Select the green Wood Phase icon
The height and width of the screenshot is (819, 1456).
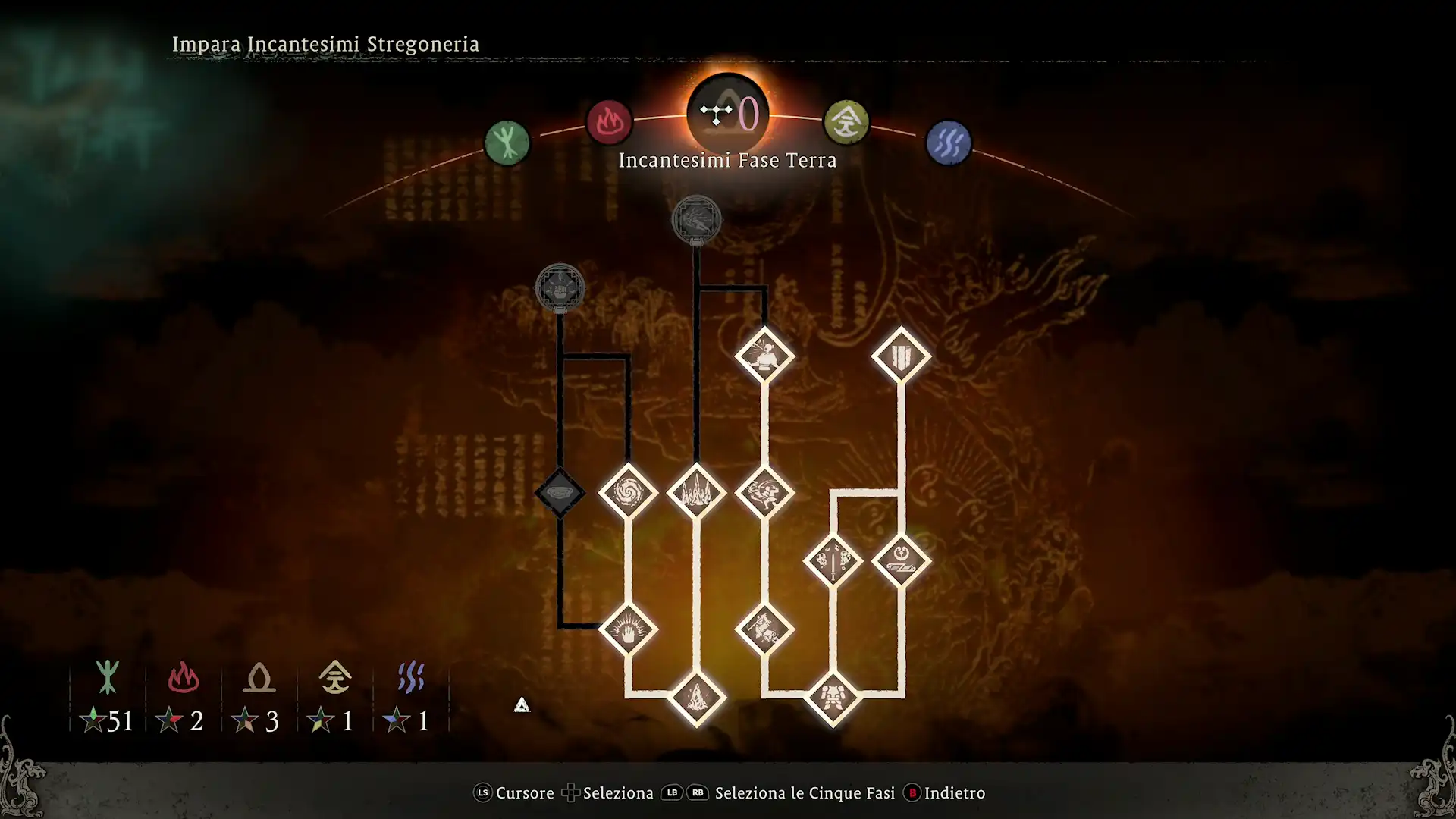[x=507, y=141]
